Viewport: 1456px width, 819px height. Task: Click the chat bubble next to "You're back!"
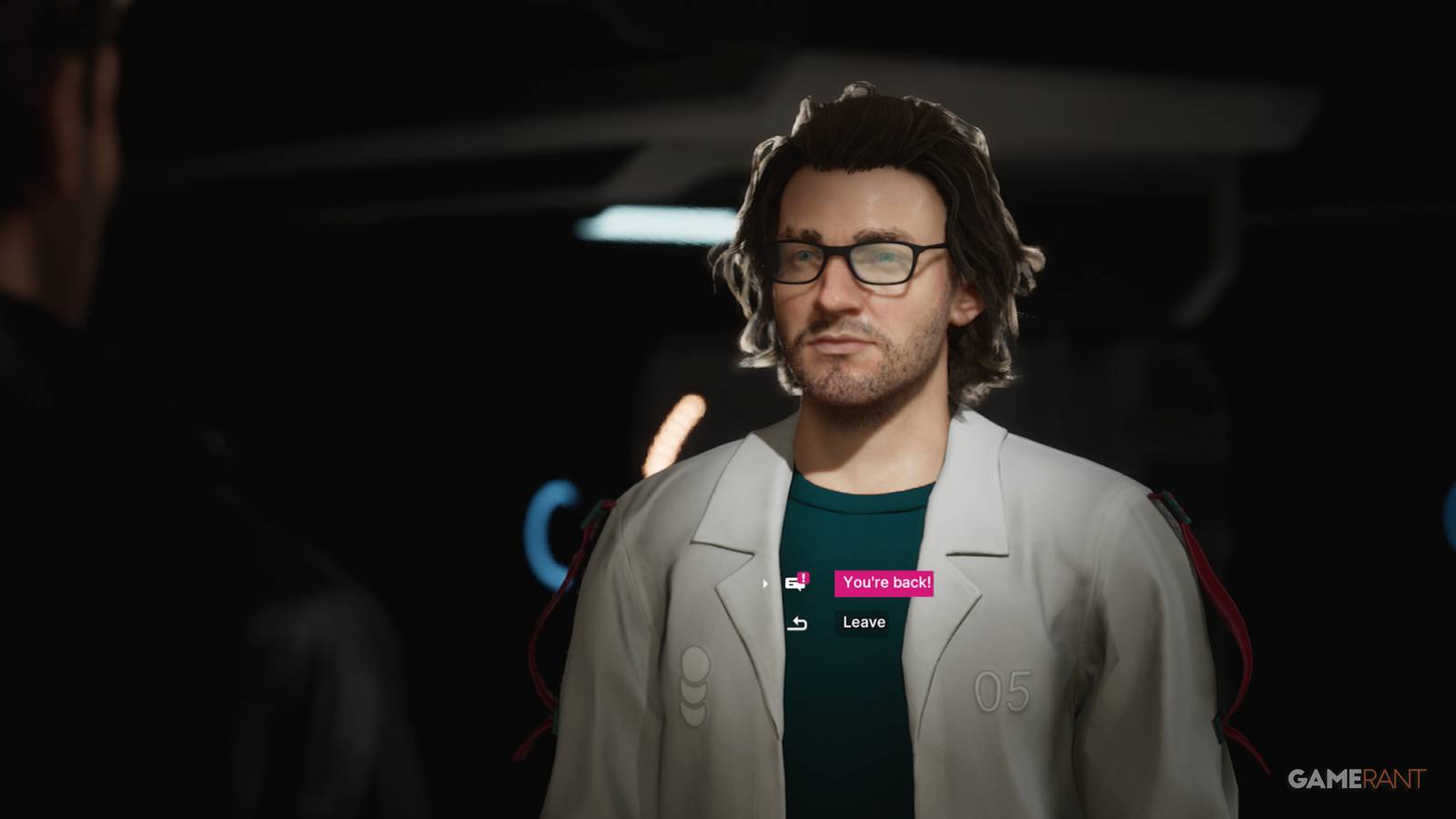point(794,585)
